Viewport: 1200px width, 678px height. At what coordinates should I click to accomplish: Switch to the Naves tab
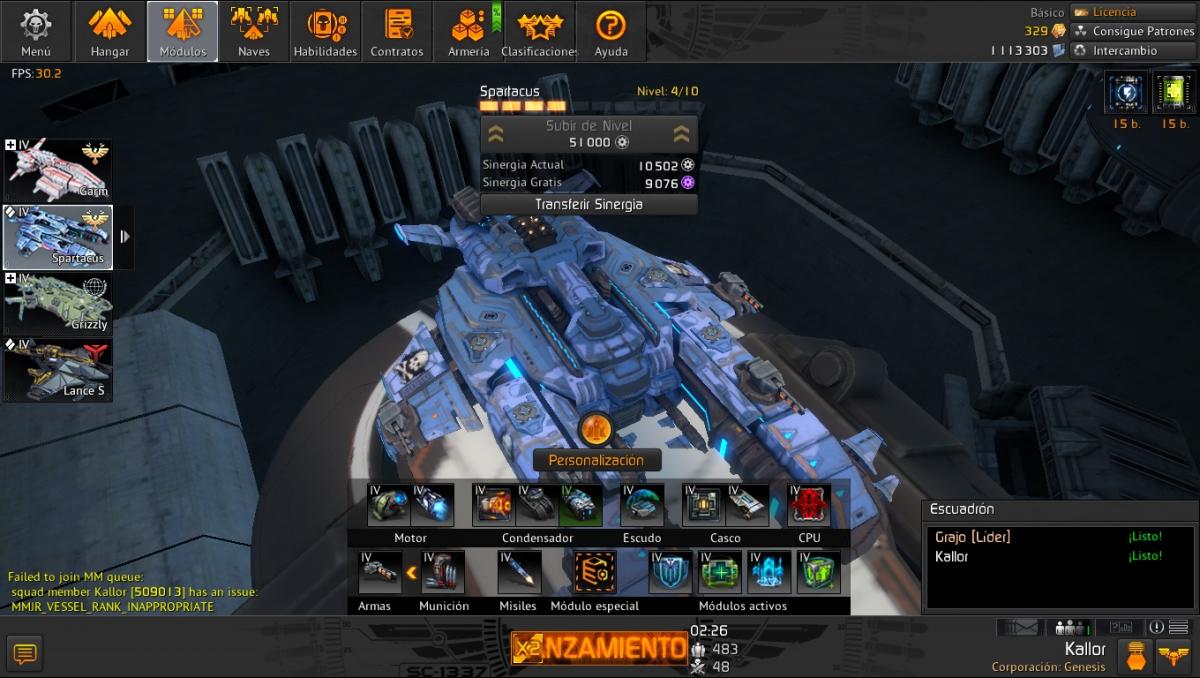254,31
